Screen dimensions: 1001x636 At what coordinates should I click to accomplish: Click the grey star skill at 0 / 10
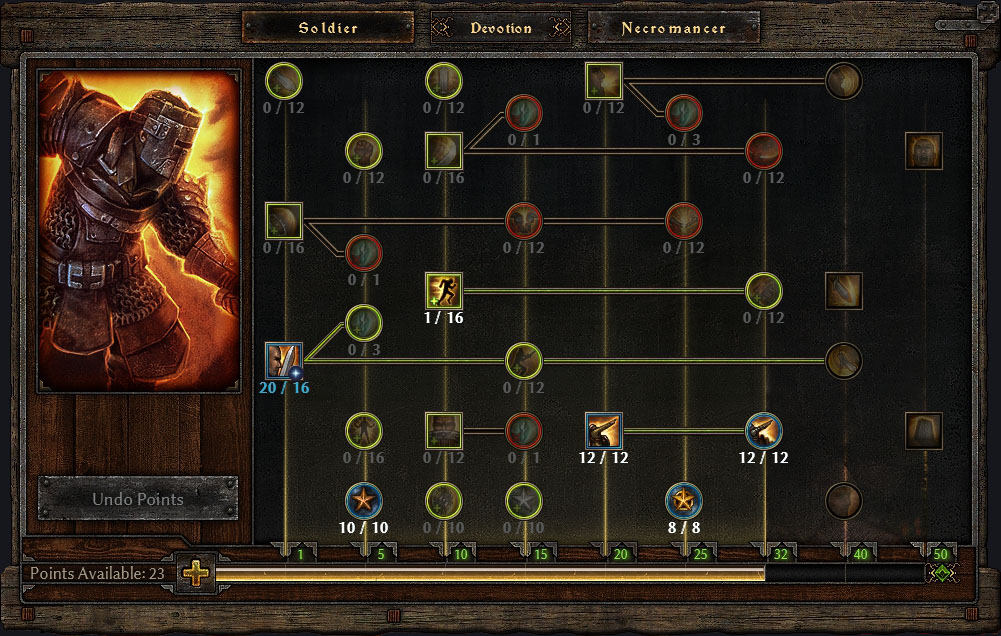(x=524, y=499)
